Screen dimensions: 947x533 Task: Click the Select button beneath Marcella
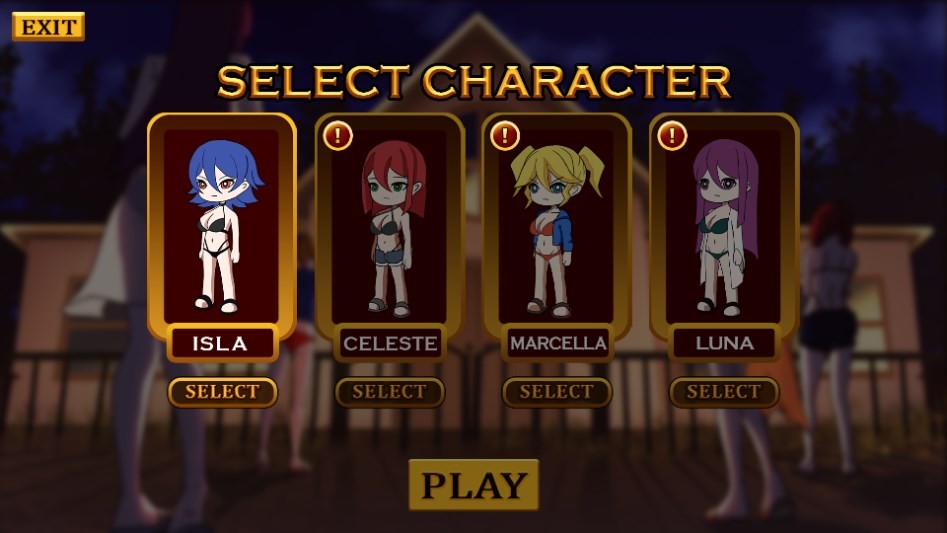coord(556,392)
